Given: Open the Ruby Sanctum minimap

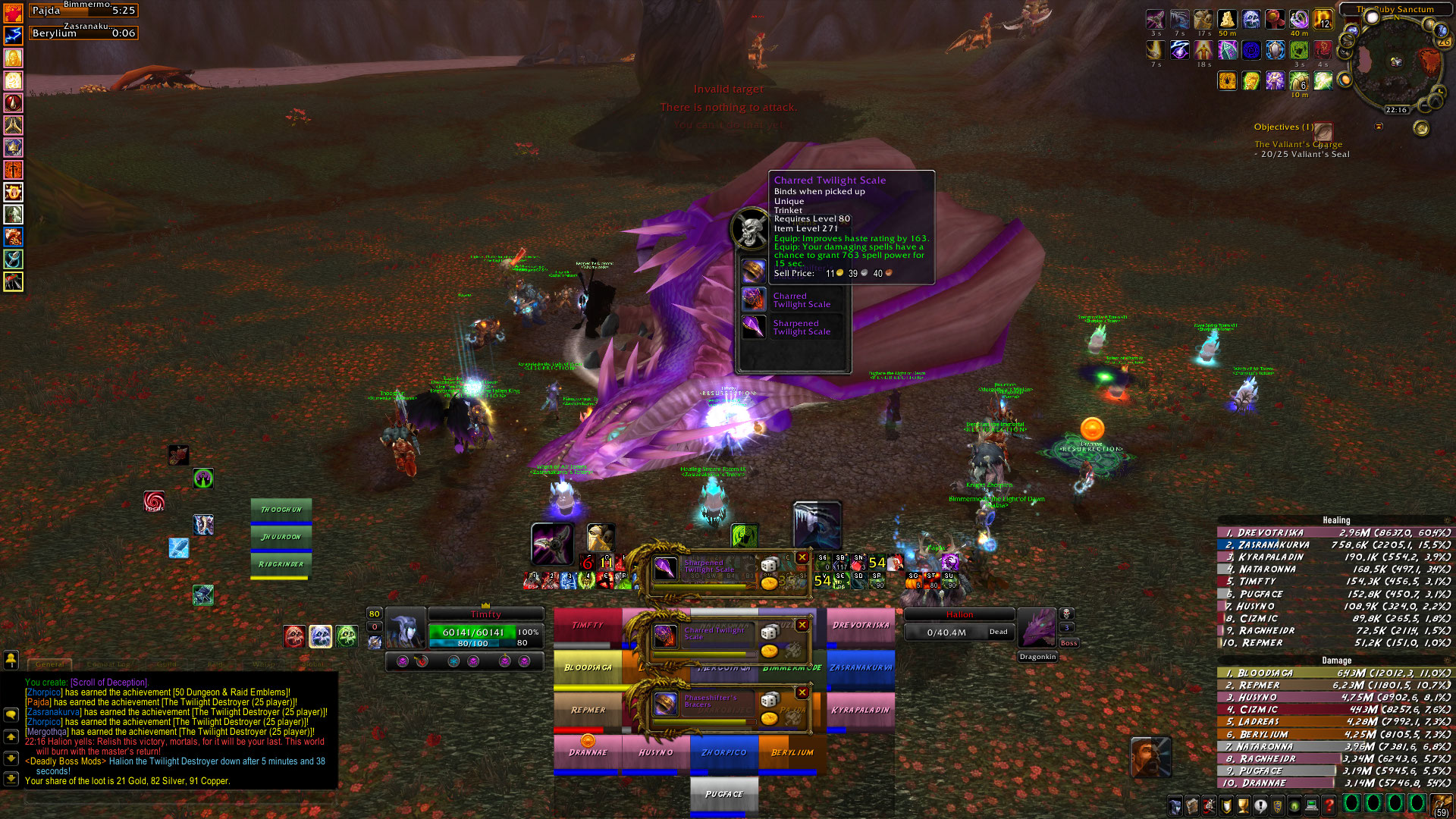Looking at the screenshot, I should (1394, 62).
